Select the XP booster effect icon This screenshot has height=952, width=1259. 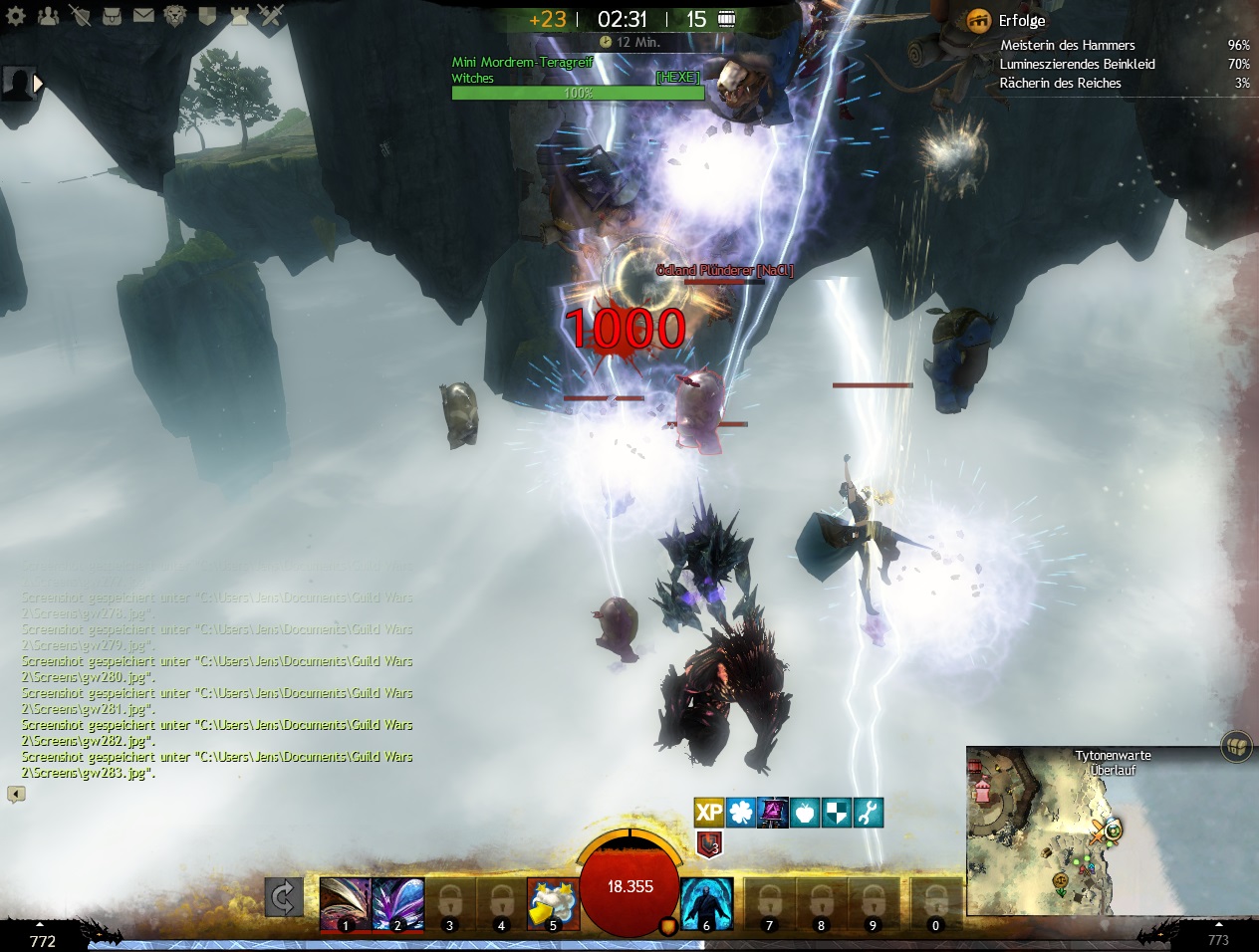[x=708, y=813]
